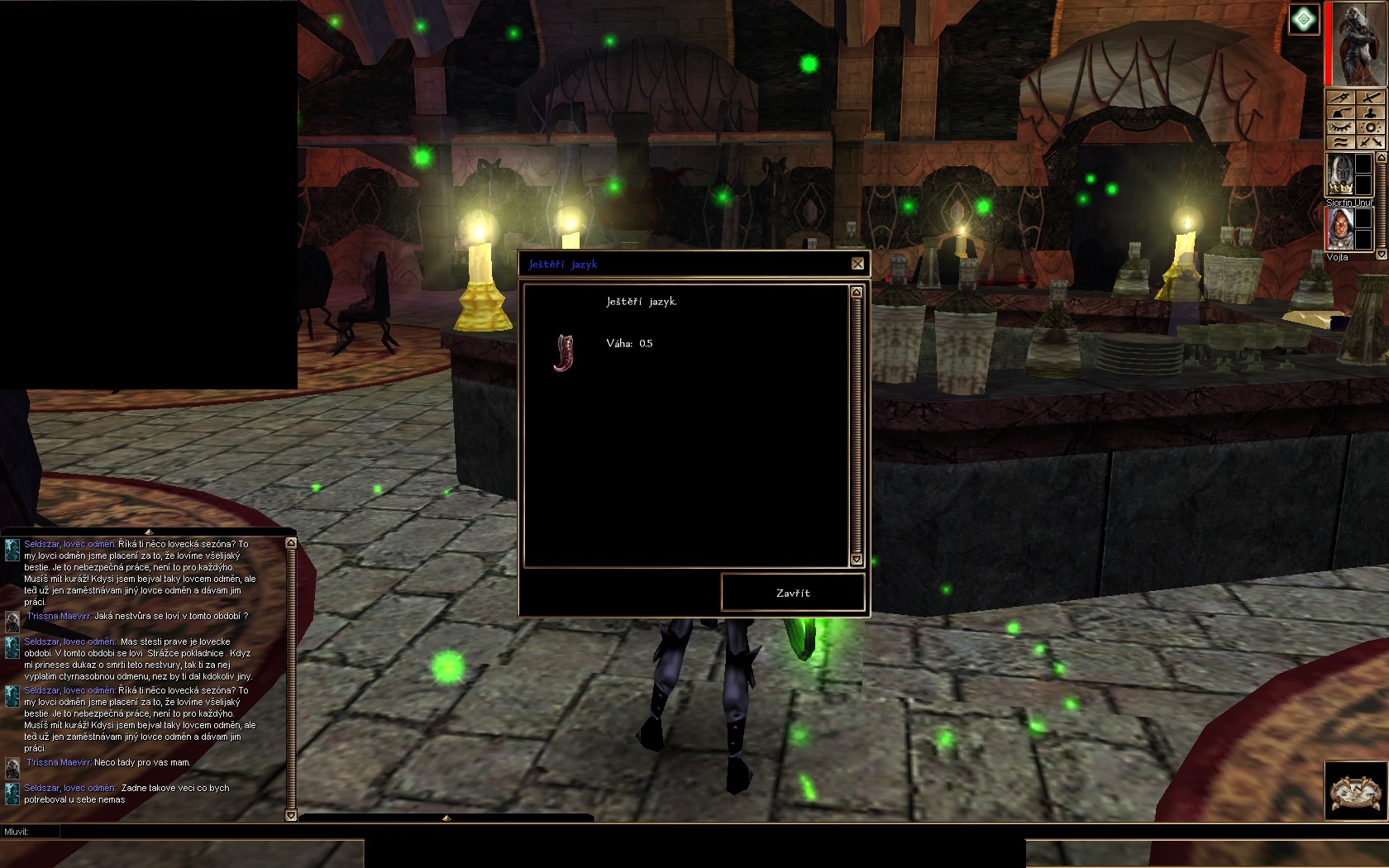The image size is (1389, 868).
Task: Close the item window with Zavřít
Action: [x=793, y=593]
